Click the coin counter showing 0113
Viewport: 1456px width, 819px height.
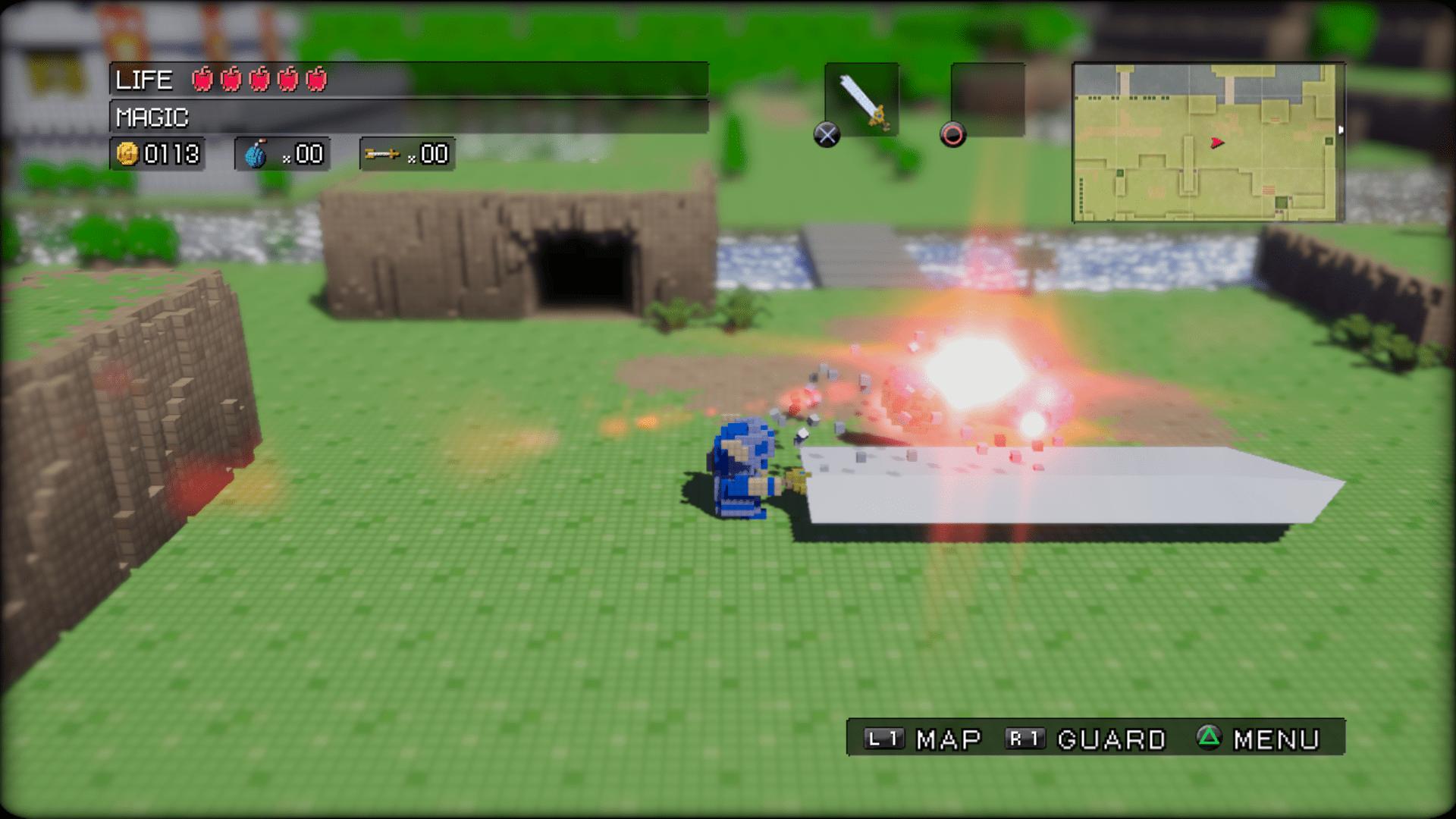[x=168, y=155]
